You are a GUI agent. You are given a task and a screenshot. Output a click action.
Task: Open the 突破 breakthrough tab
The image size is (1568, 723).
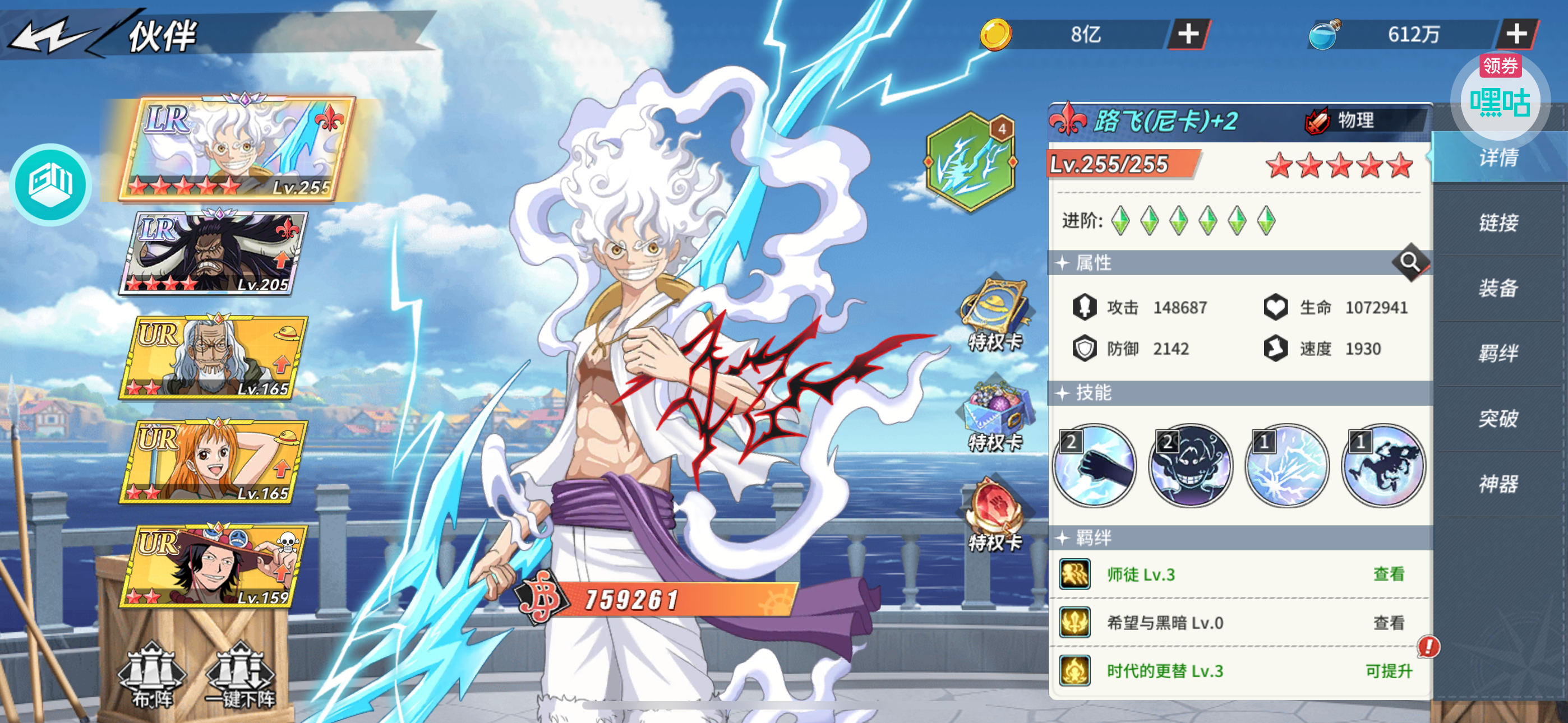(1498, 419)
